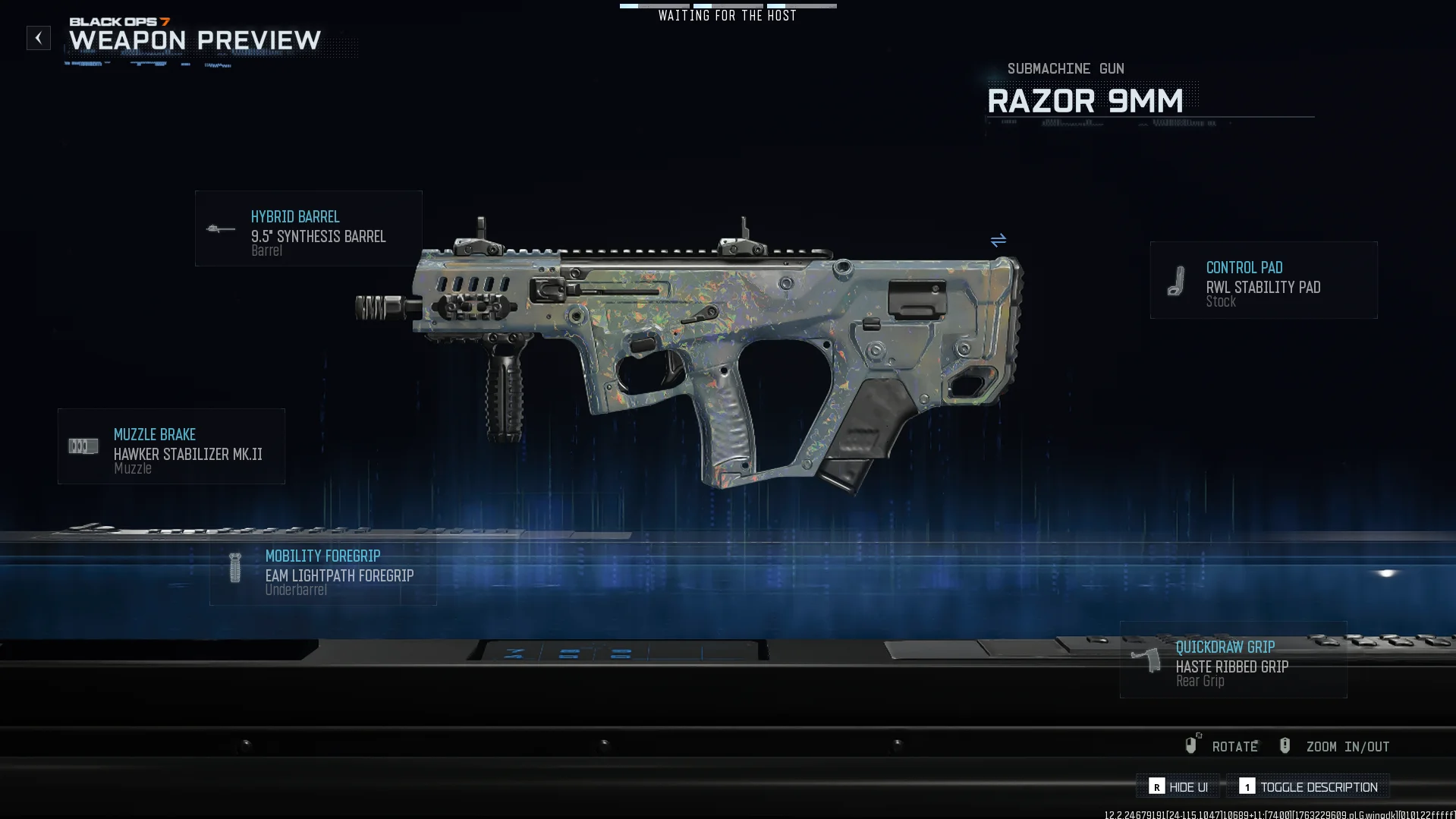Expand the RWL Stability Pad details
The height and width of the screenshot is (819, 1456).
[x=1262, y=280]
